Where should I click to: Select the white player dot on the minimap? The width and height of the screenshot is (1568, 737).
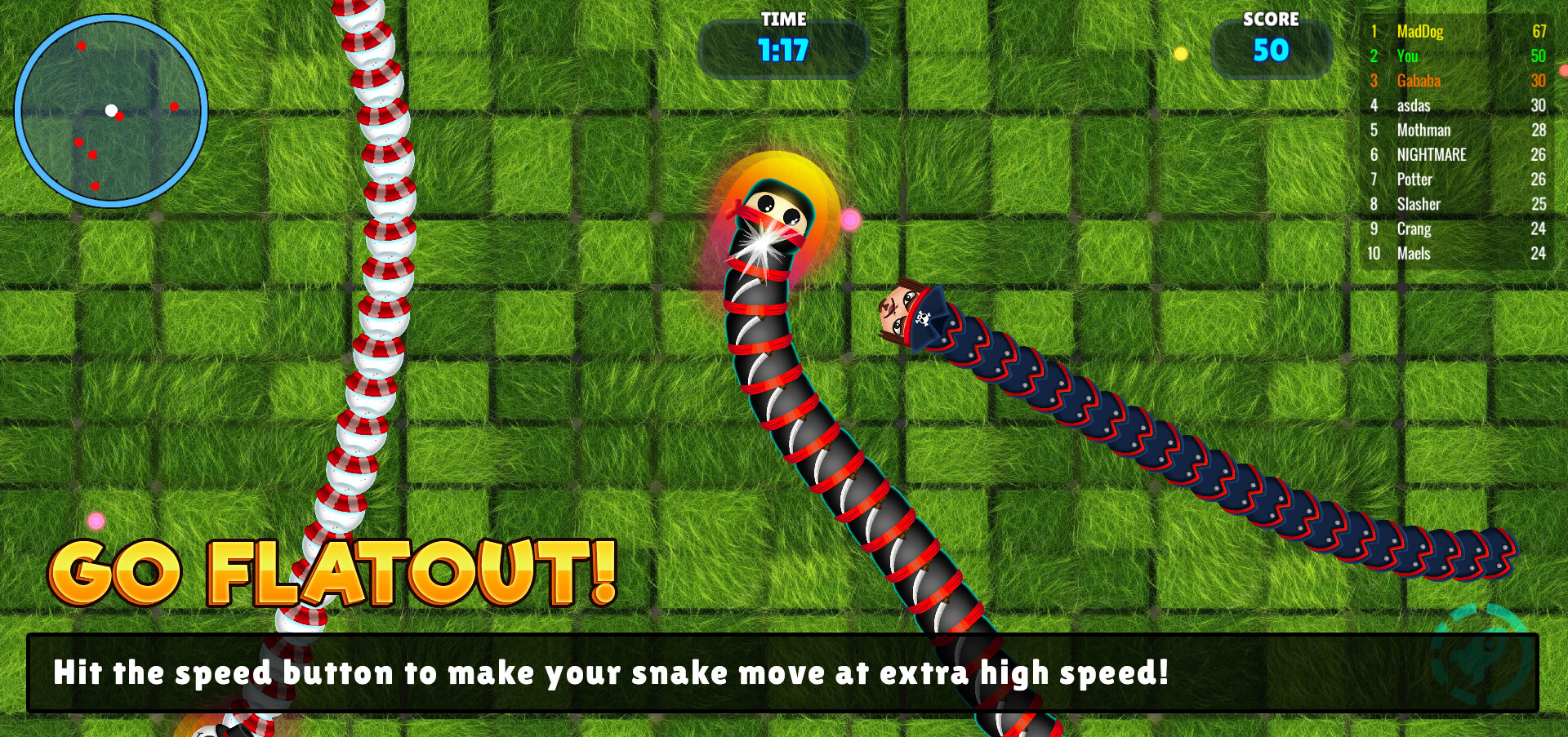click(111, 109)
